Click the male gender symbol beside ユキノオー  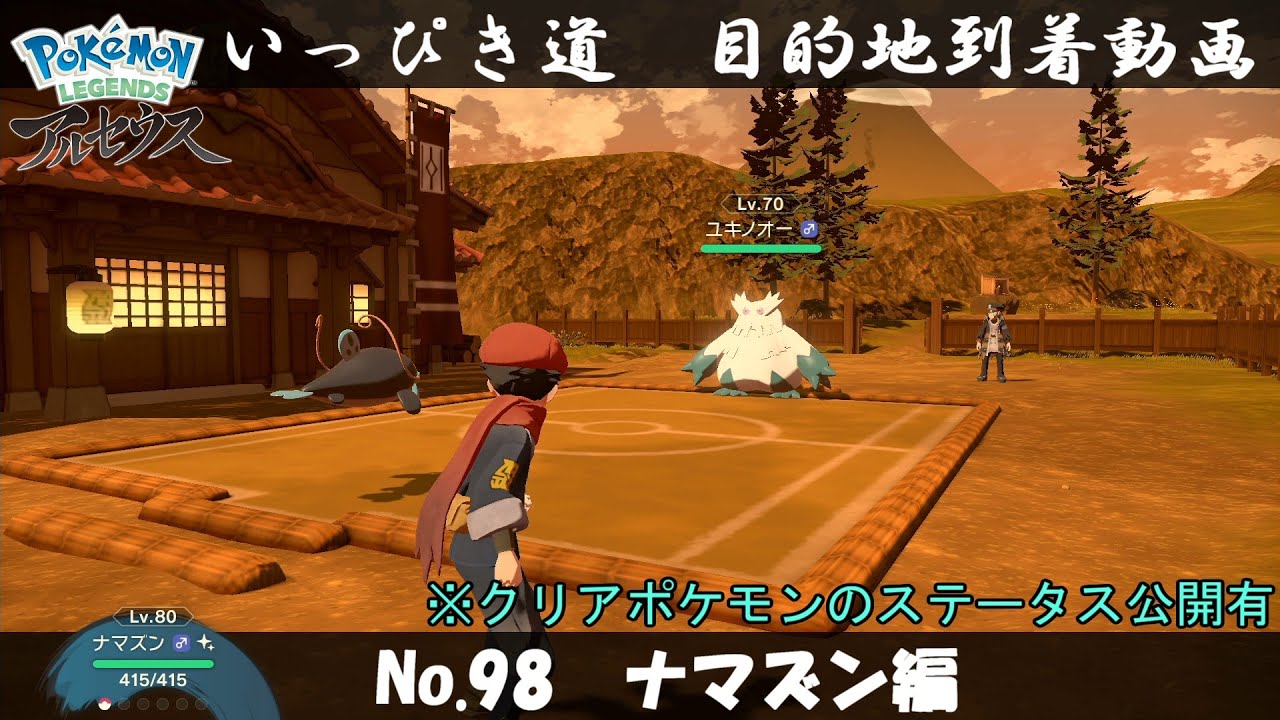click(x=808, y=229)
